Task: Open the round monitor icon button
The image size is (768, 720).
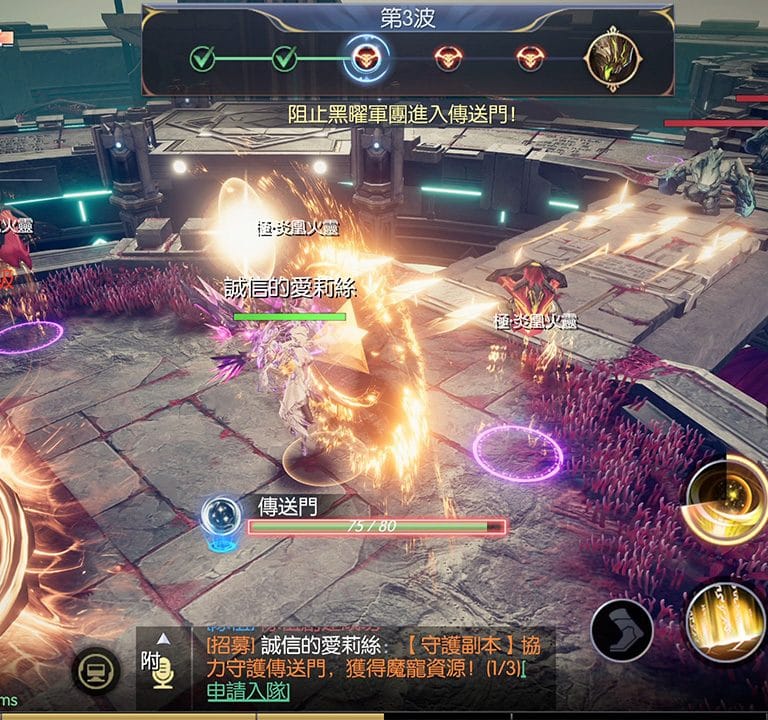Action: coord(98,672)
